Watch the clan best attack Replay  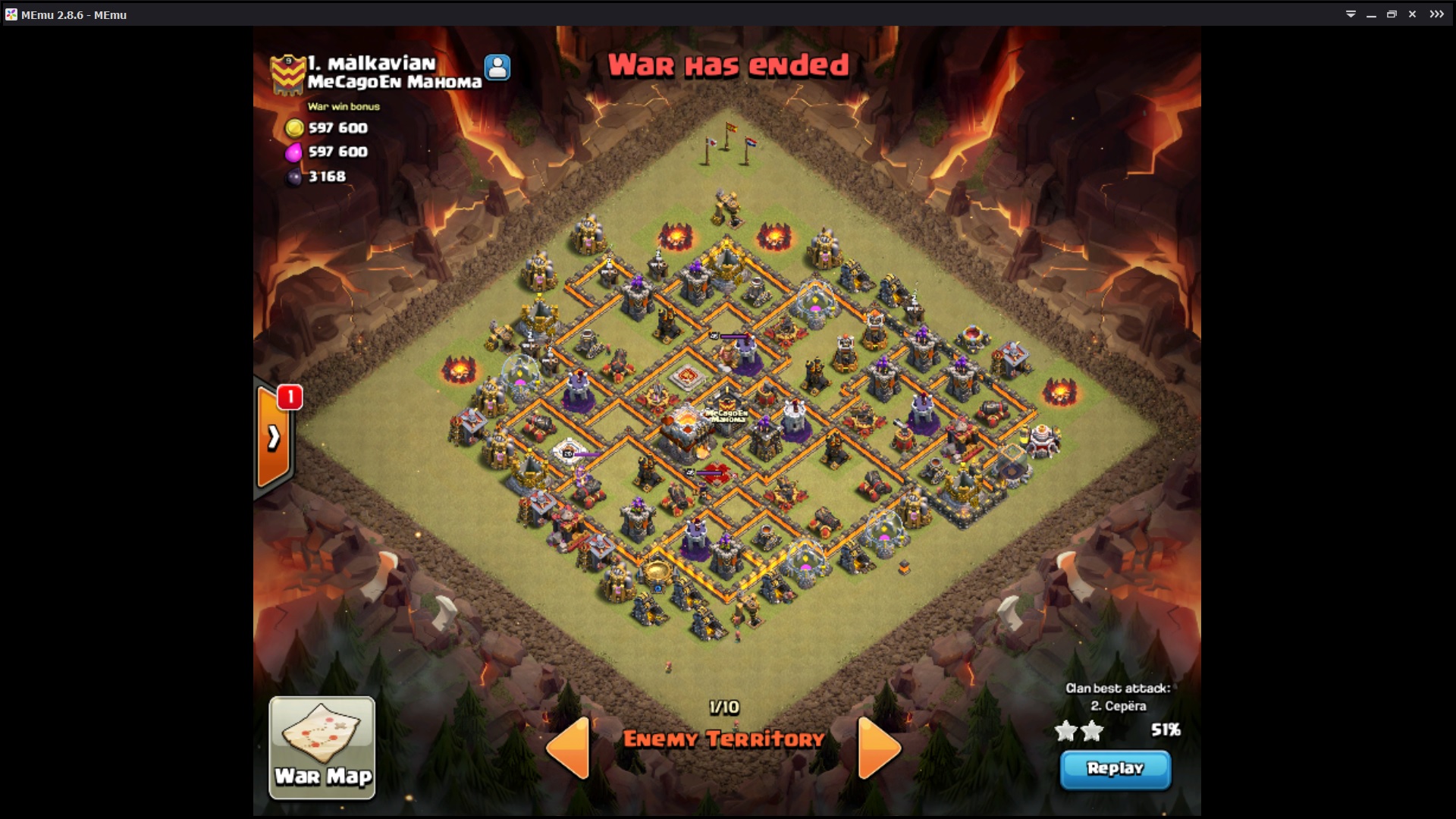coord(1115,769)
